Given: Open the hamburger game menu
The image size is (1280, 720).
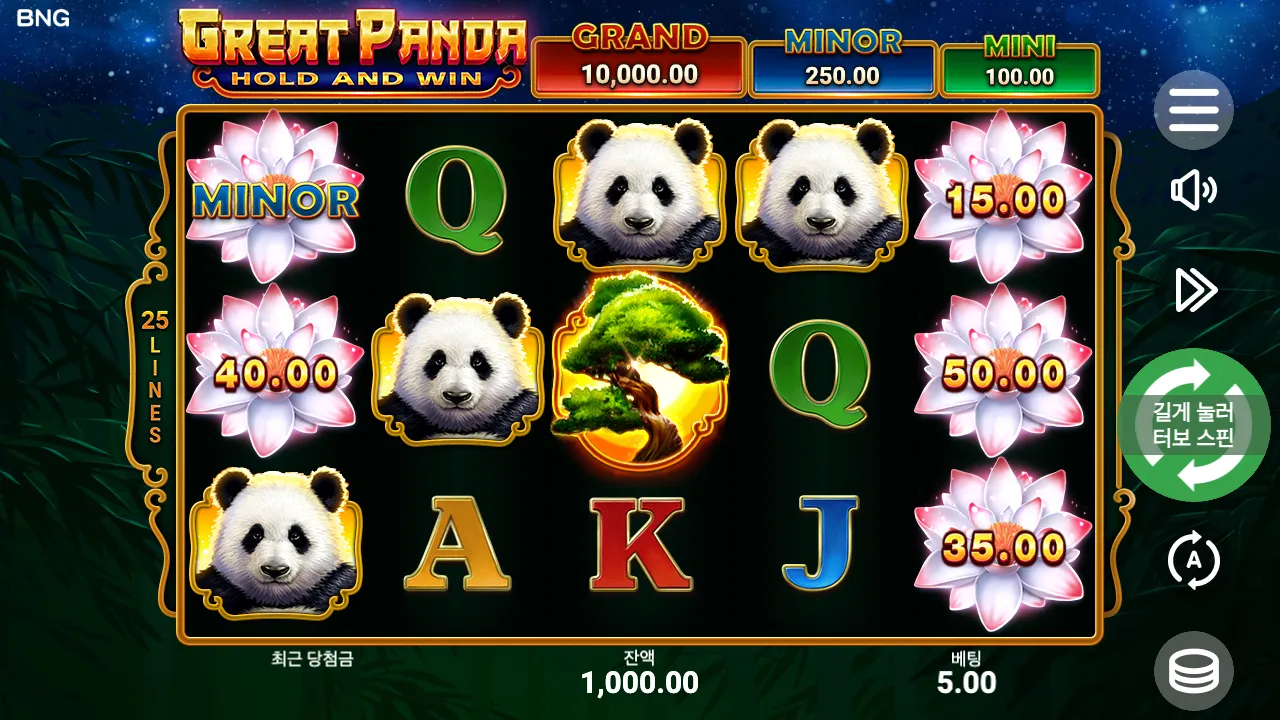Looking at the screenshot, I should [x=1193, y=111].
